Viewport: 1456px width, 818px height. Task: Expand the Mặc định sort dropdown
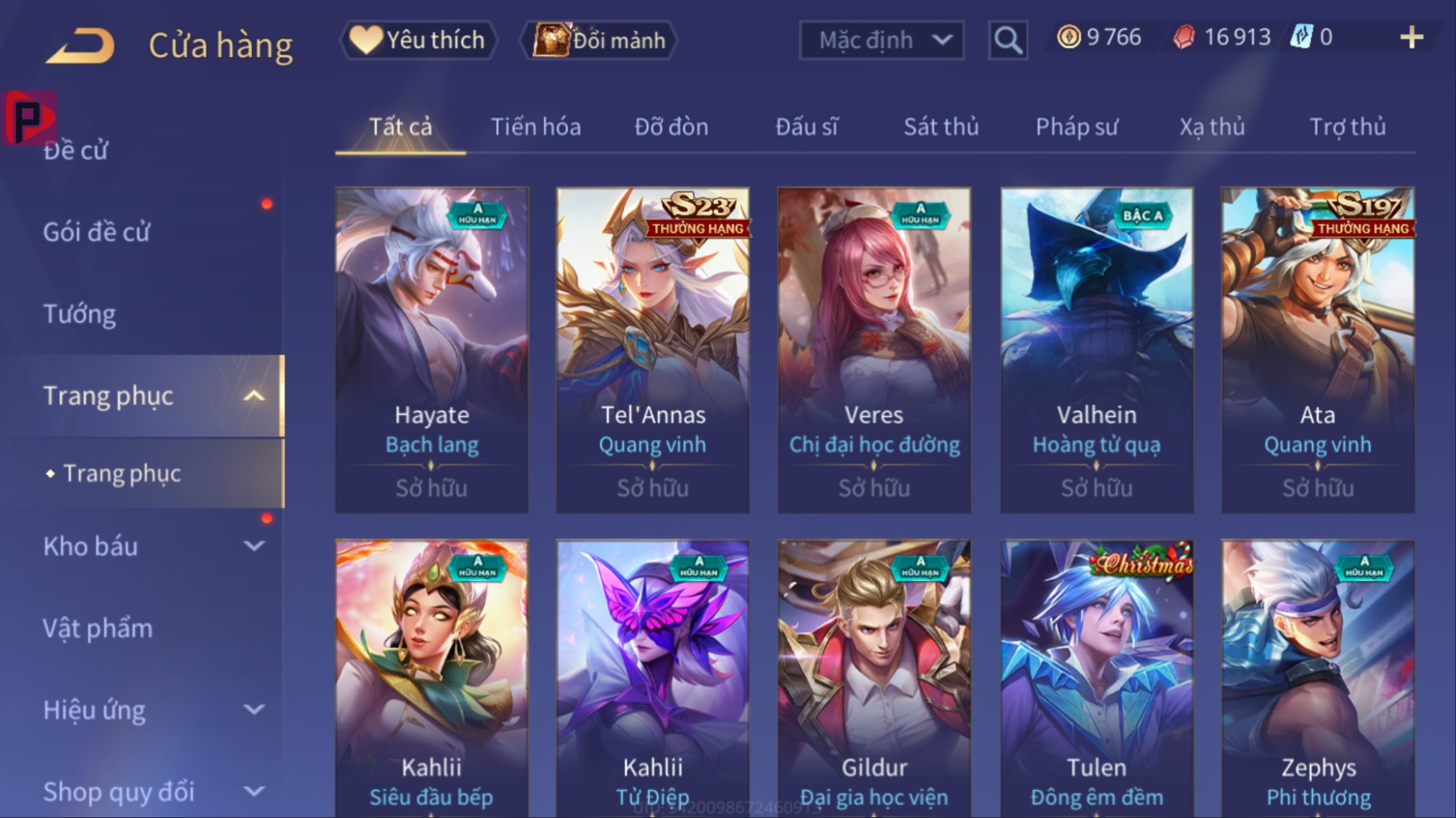[881, 40]
